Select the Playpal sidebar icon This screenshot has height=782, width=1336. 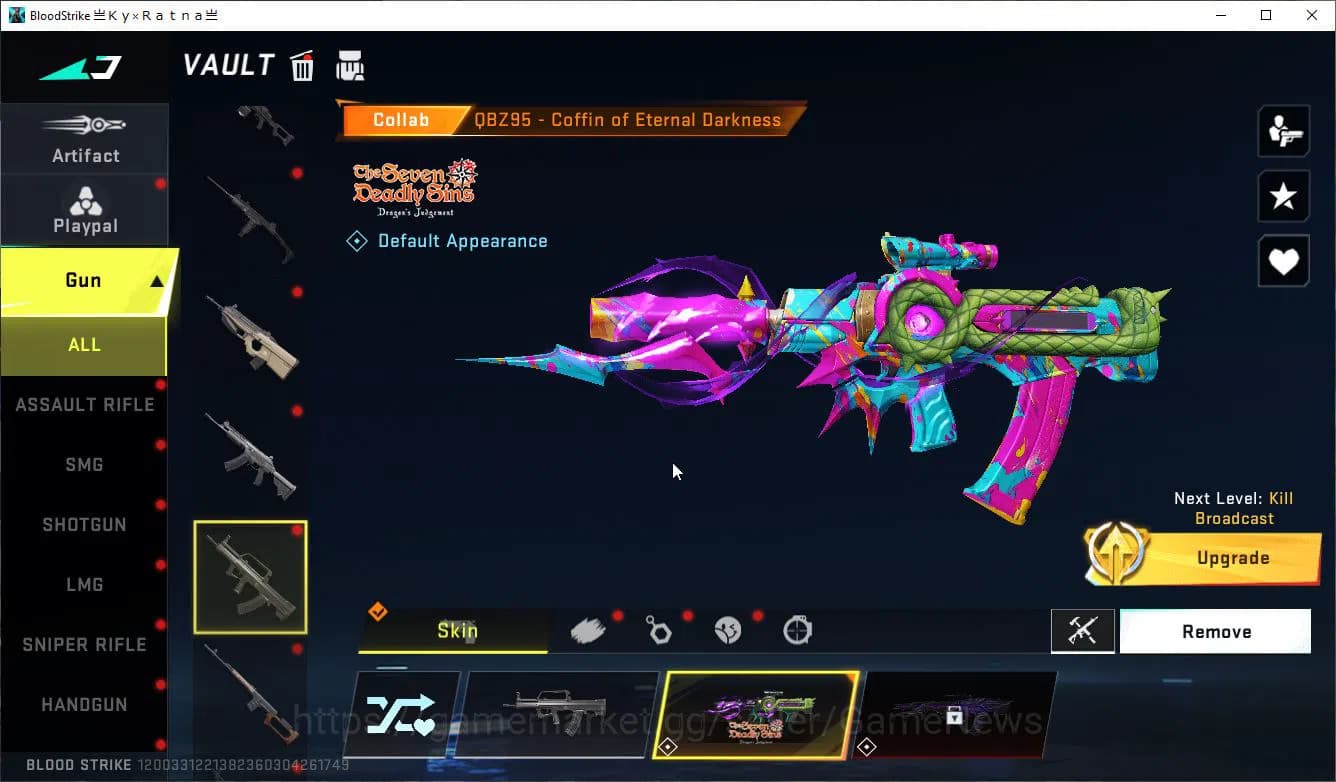[85, 207]
